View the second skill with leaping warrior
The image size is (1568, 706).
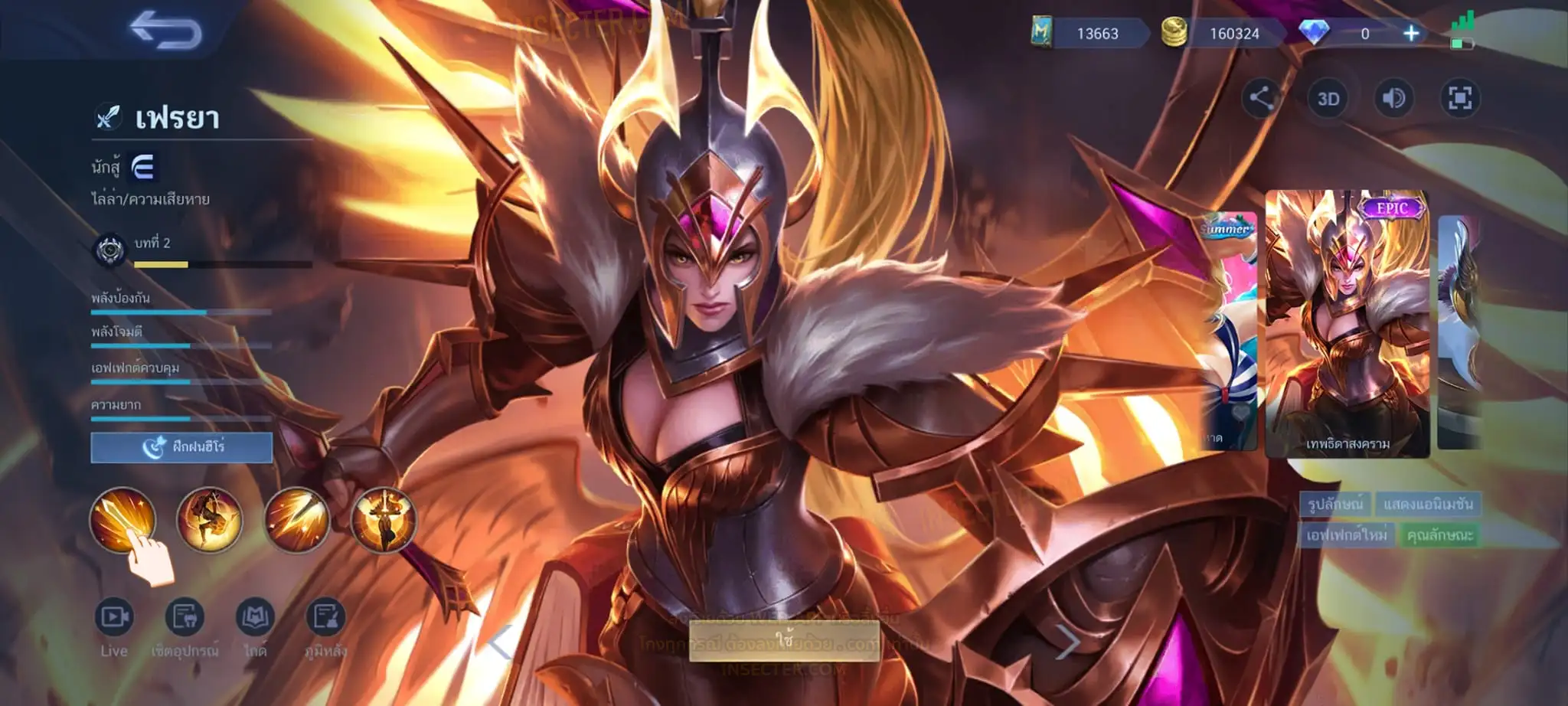pos(209,520)
